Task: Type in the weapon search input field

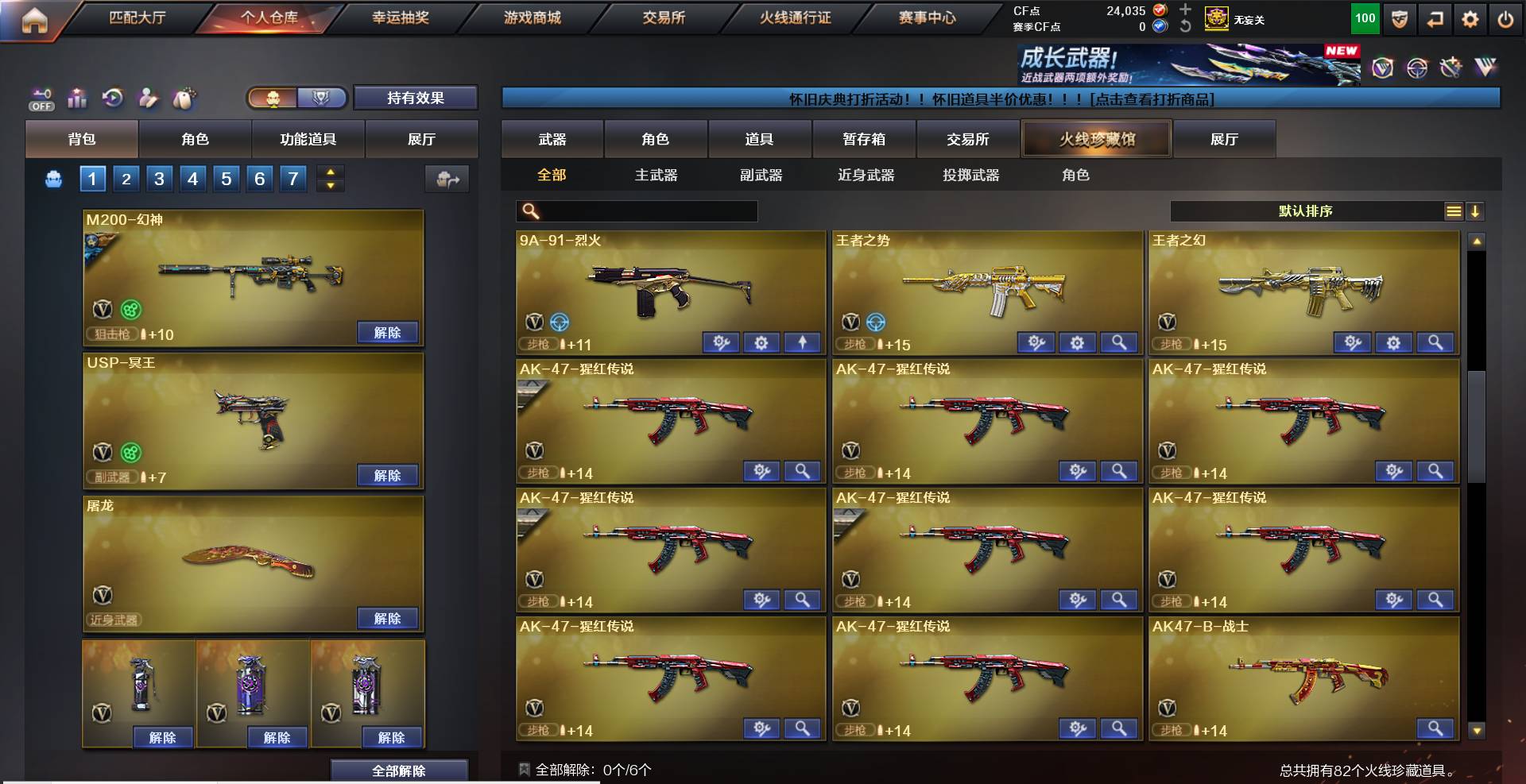Action: click(644, 211)
